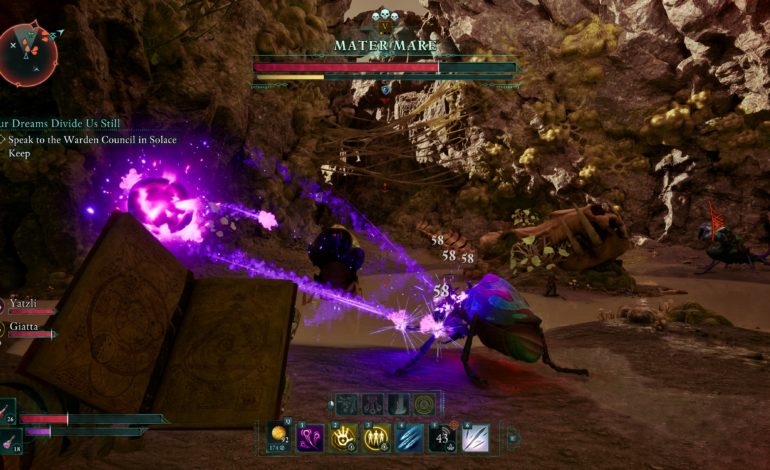The image size is (770, 470).
Task: Activate the purple swirling missiles spell
Action: (x=310, y=437)
